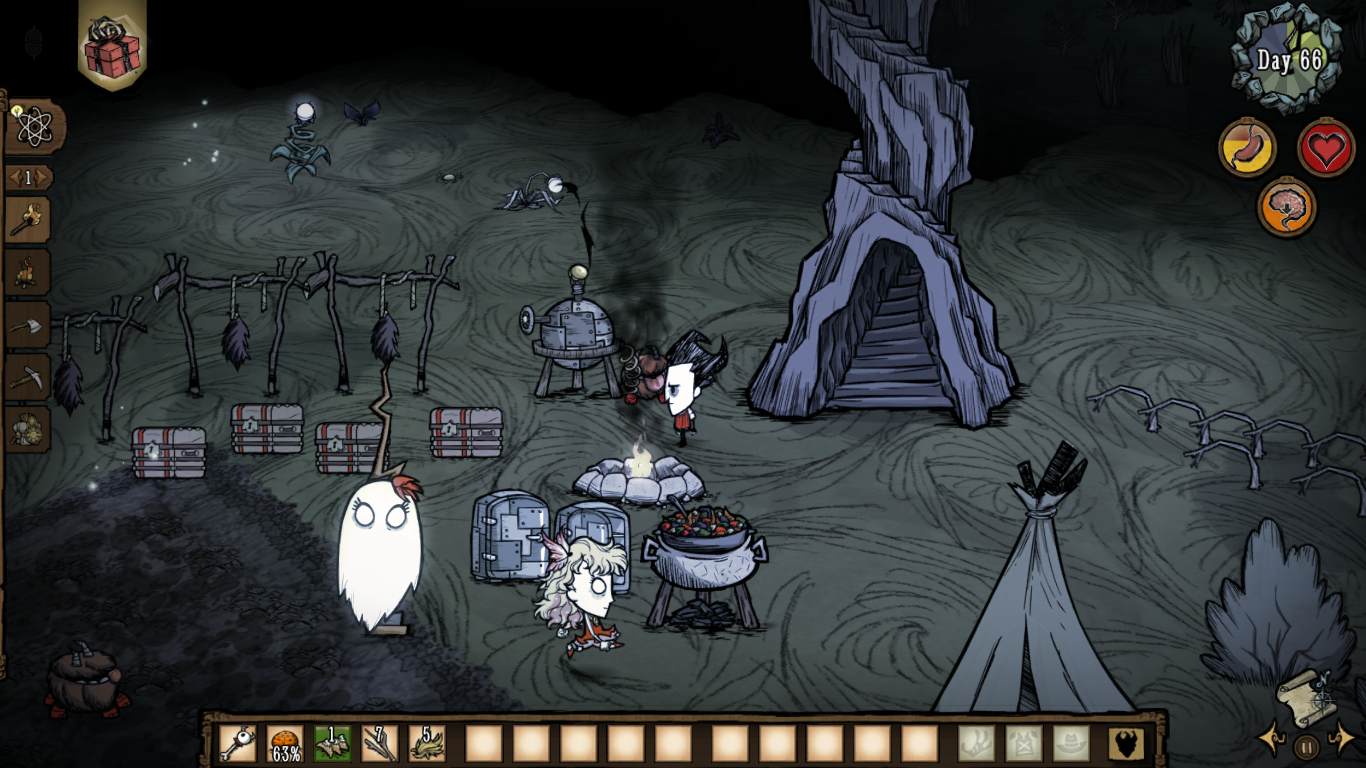Click the empty body armor slot
The height and width of the screenshot is (768, 1366).
[x=1024, y=743]
